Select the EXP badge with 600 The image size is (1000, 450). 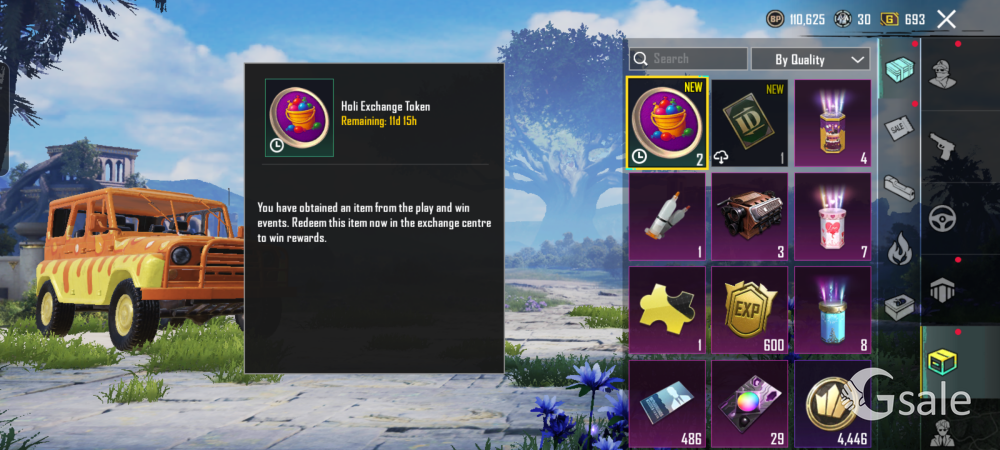pos(750,309)
